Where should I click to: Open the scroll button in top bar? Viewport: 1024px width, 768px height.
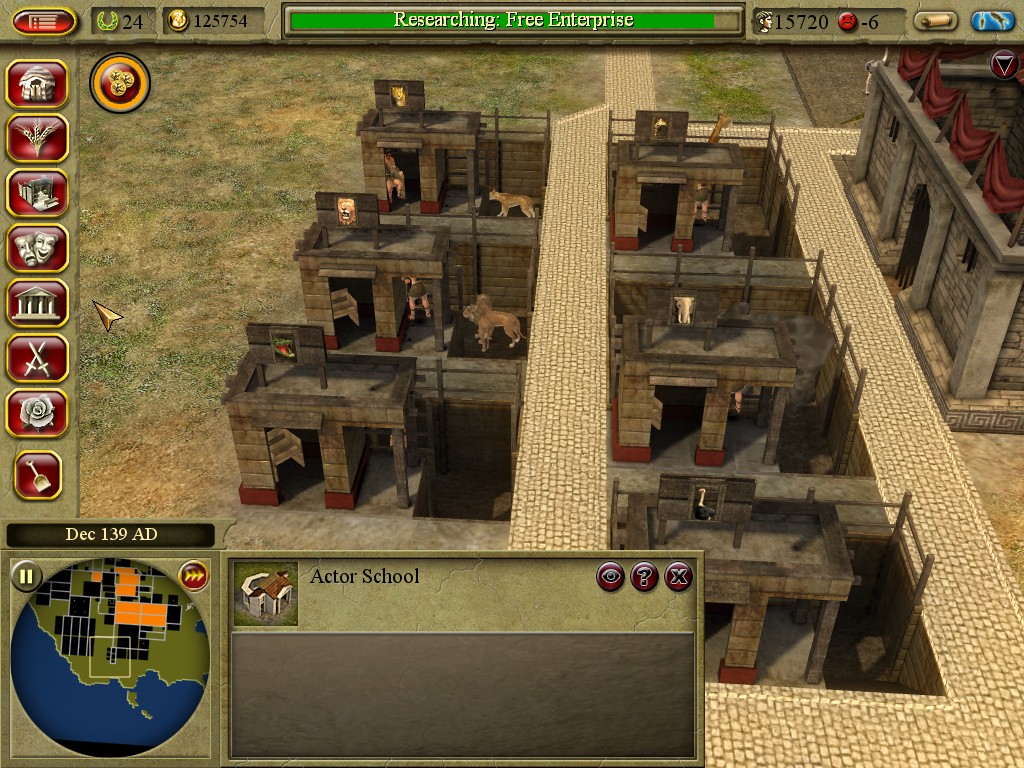pos(936,21)
